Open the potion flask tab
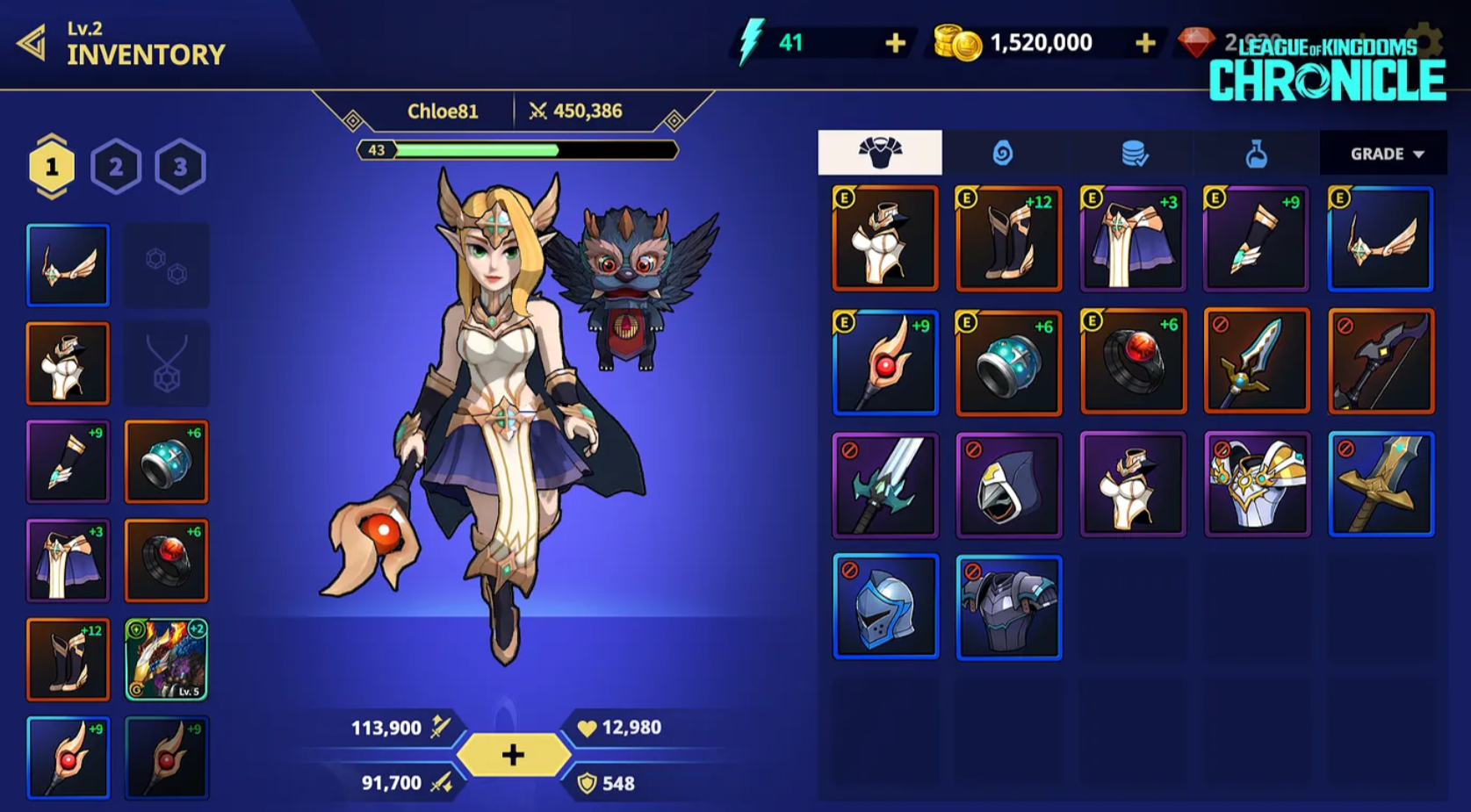The height and width of the screenshot is (812, 1471). tap(1257, 154)
